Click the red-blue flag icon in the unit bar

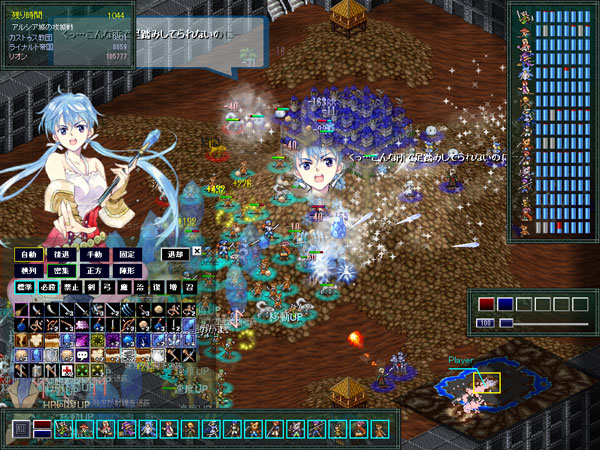pos(42,429)
